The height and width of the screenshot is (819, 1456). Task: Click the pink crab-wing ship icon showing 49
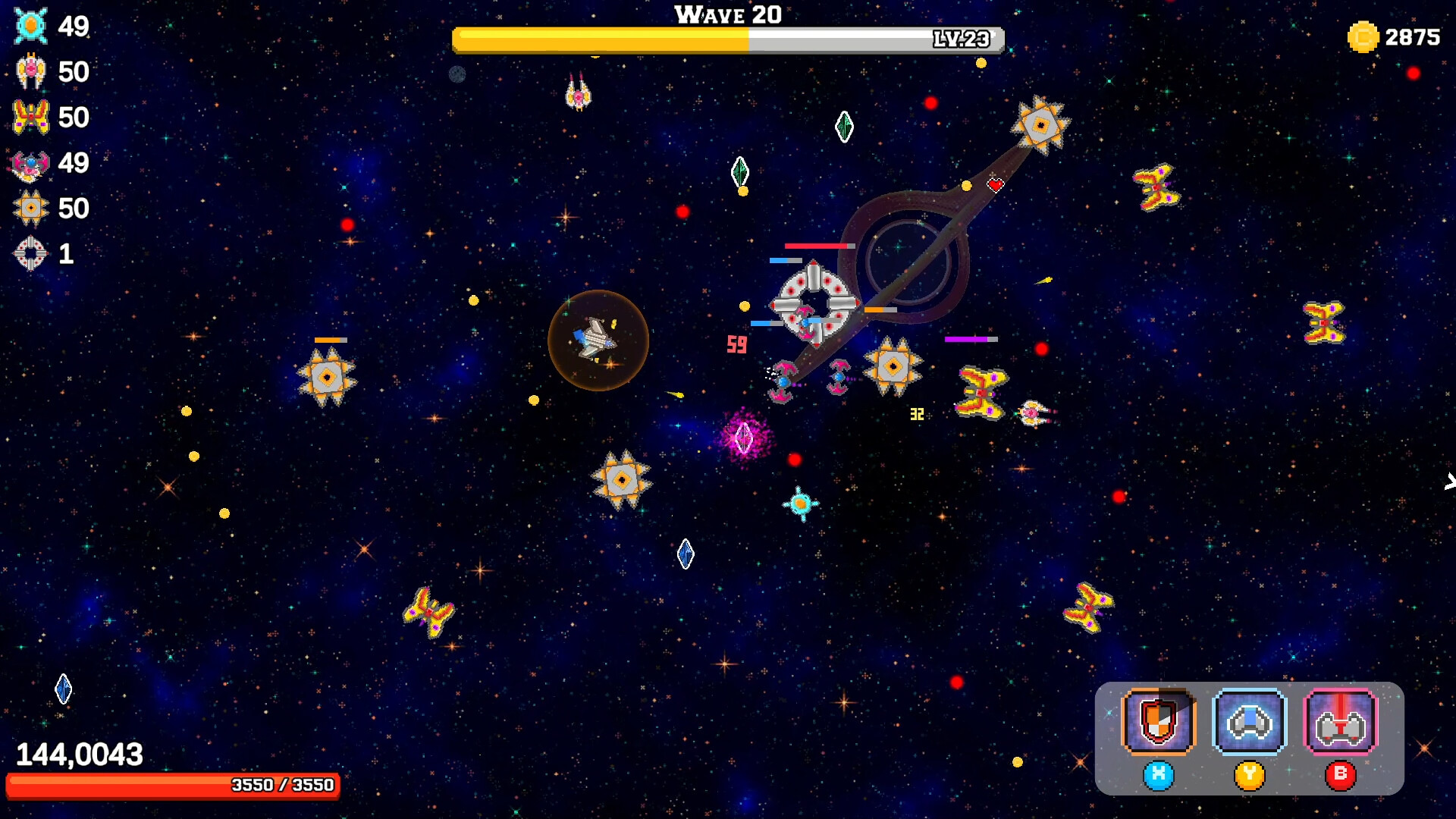point(30,162)
